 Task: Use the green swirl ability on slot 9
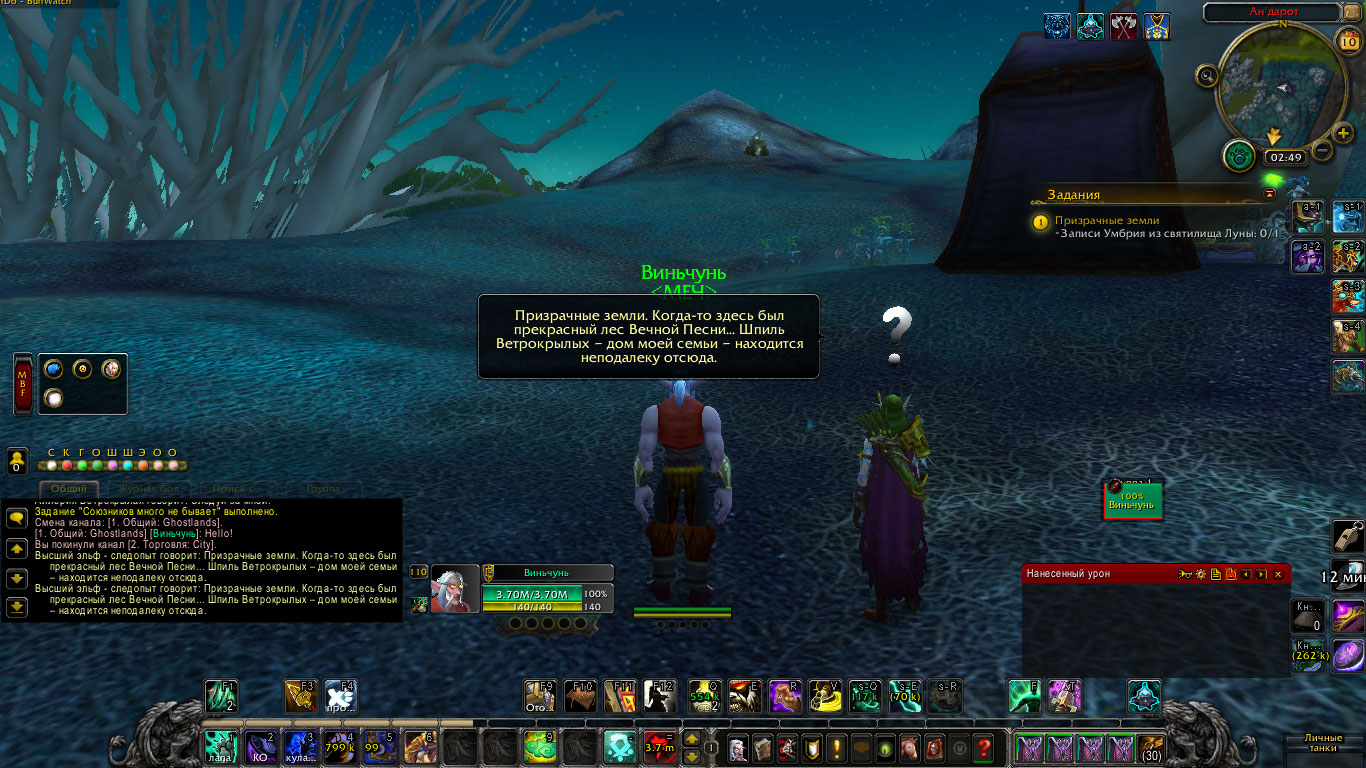coord(539,746)
